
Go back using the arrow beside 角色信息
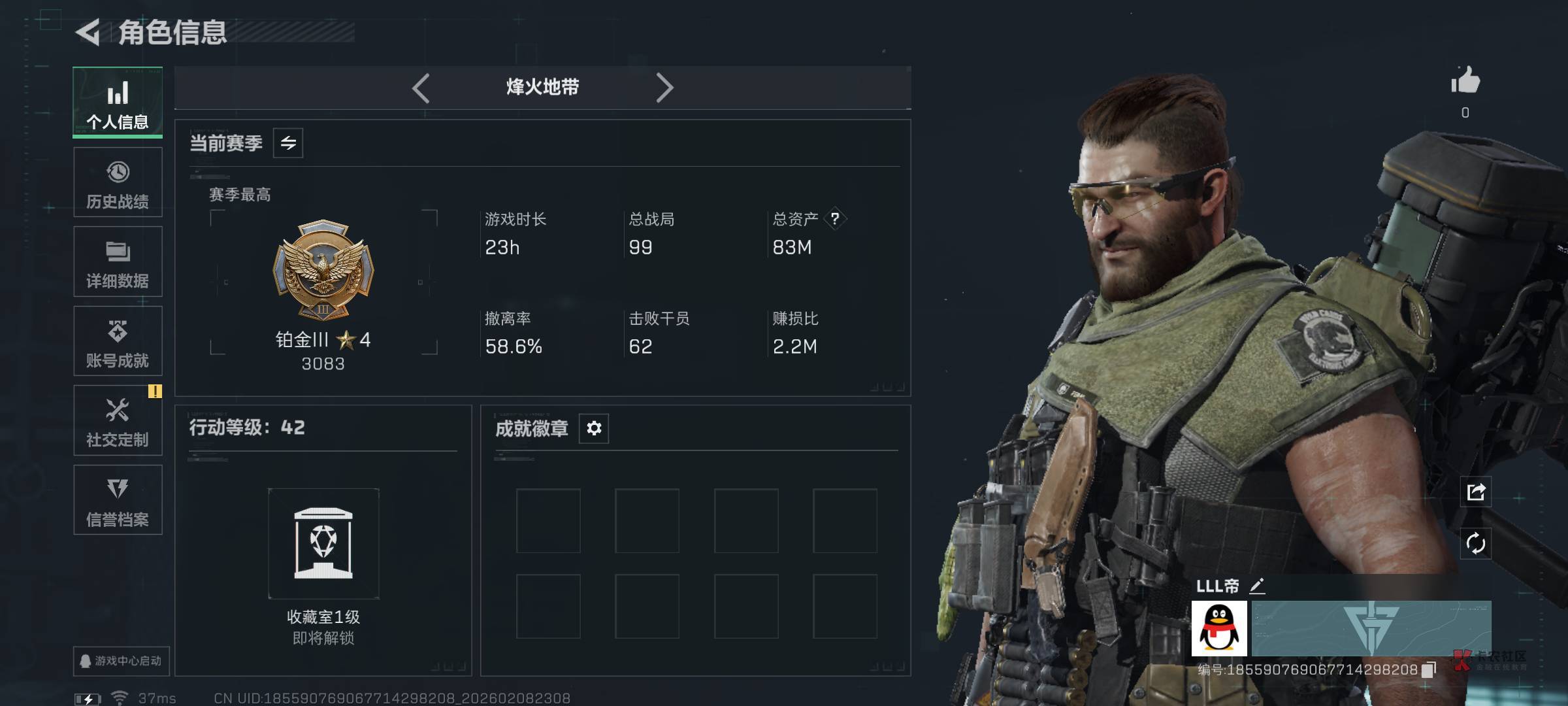[x=88, y=32]
